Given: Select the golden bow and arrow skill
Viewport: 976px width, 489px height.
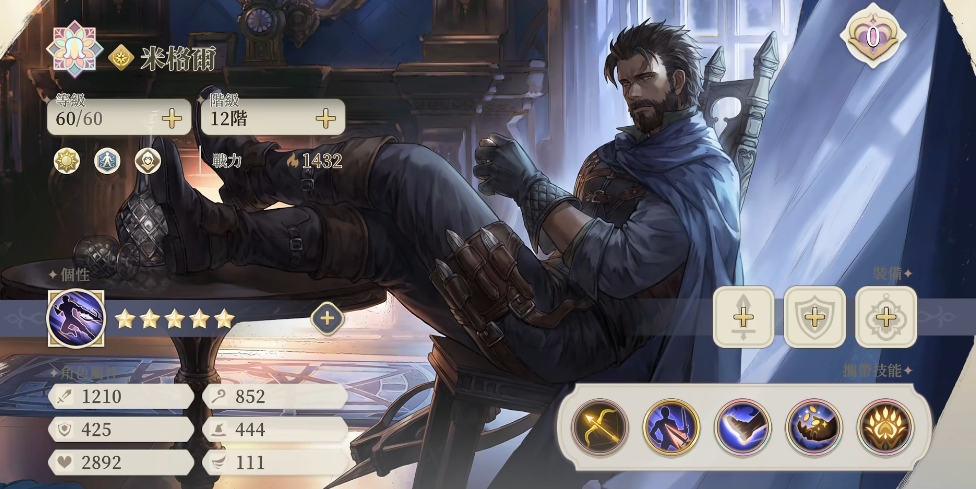Looking at the screenshot, I should point(600,427).
